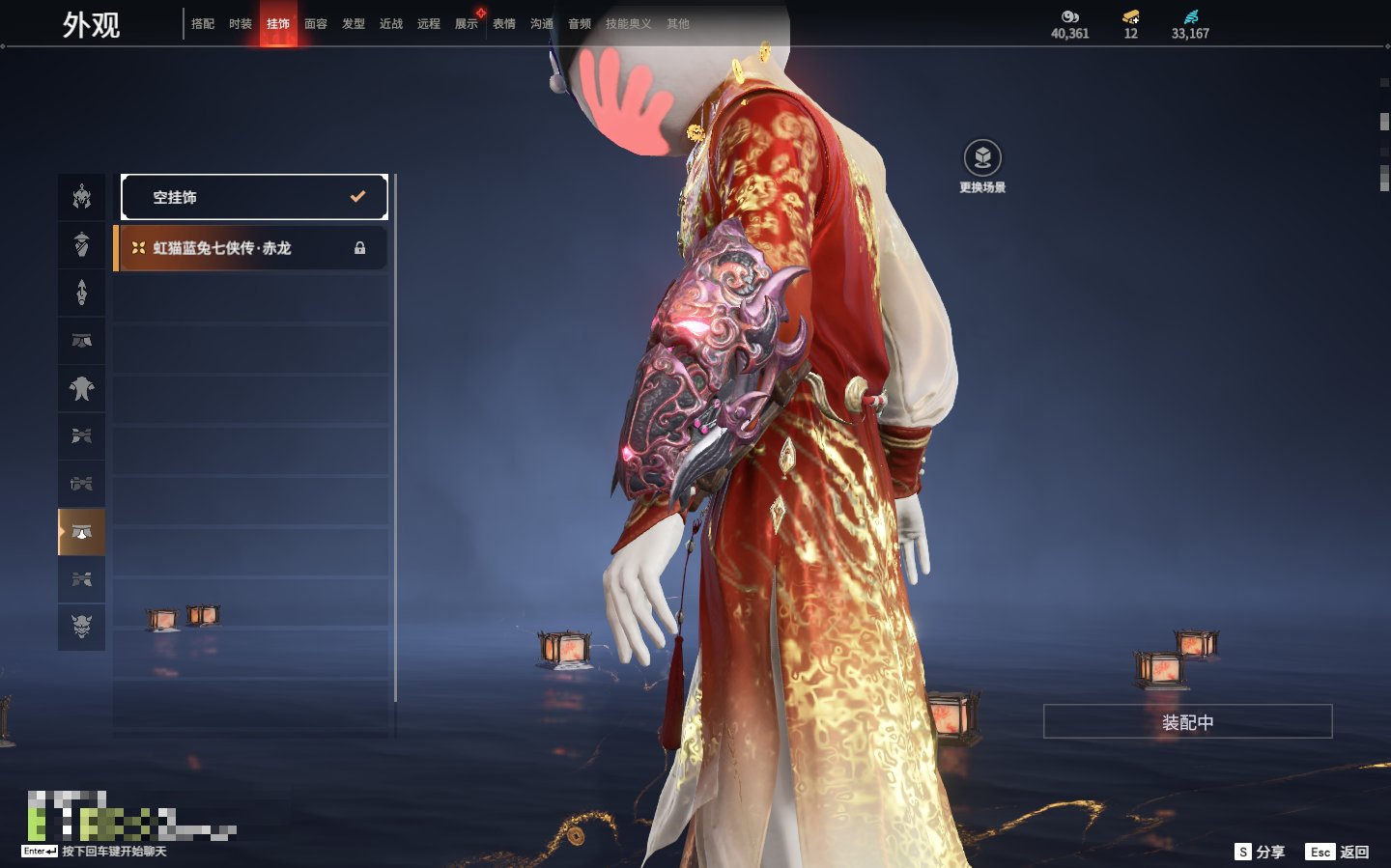Screen dimensions: 1391x868
Task: Click the 分享 share button
Action: pos(1260,852)
